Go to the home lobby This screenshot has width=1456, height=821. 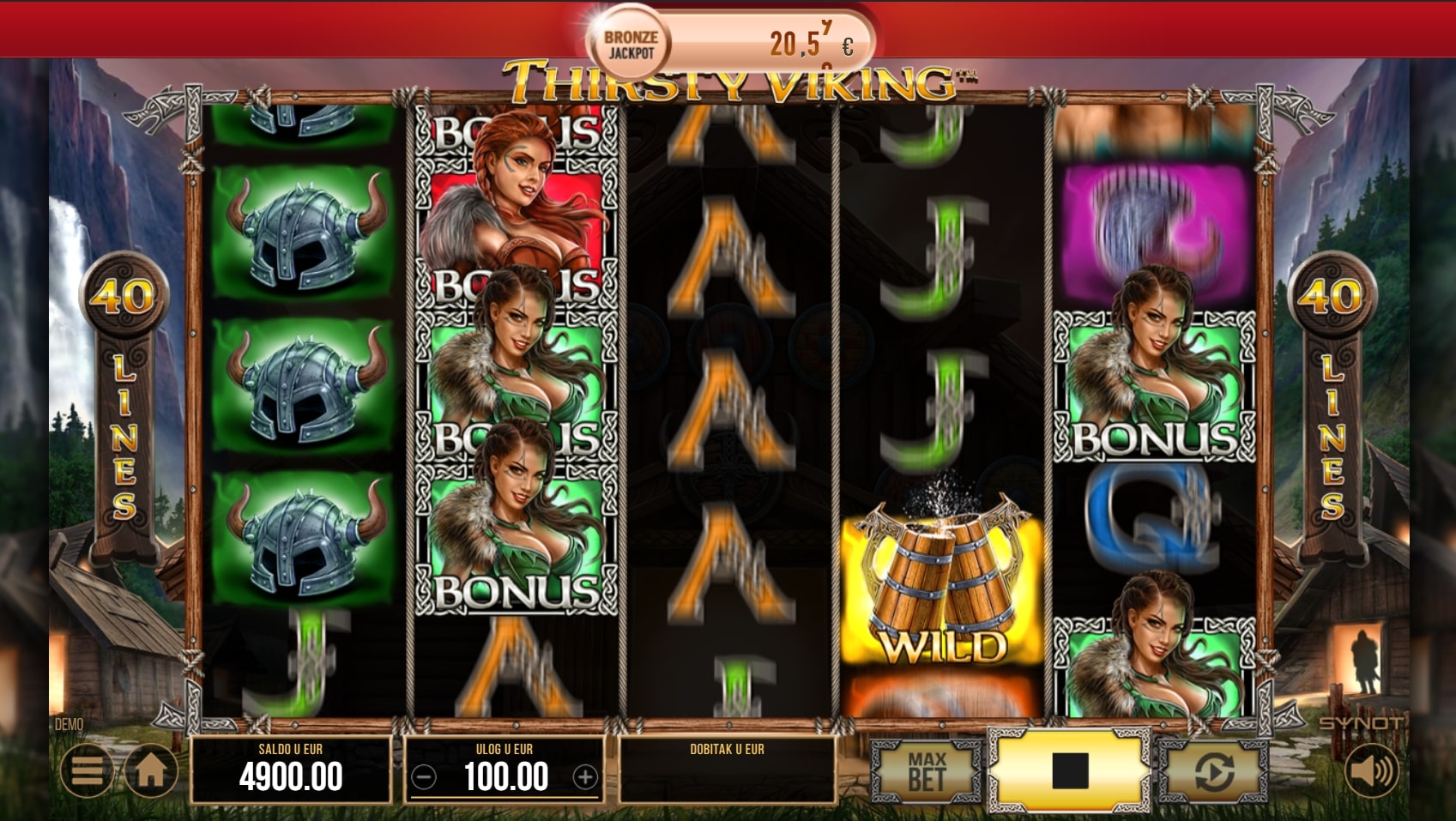(x=151, y=770)
